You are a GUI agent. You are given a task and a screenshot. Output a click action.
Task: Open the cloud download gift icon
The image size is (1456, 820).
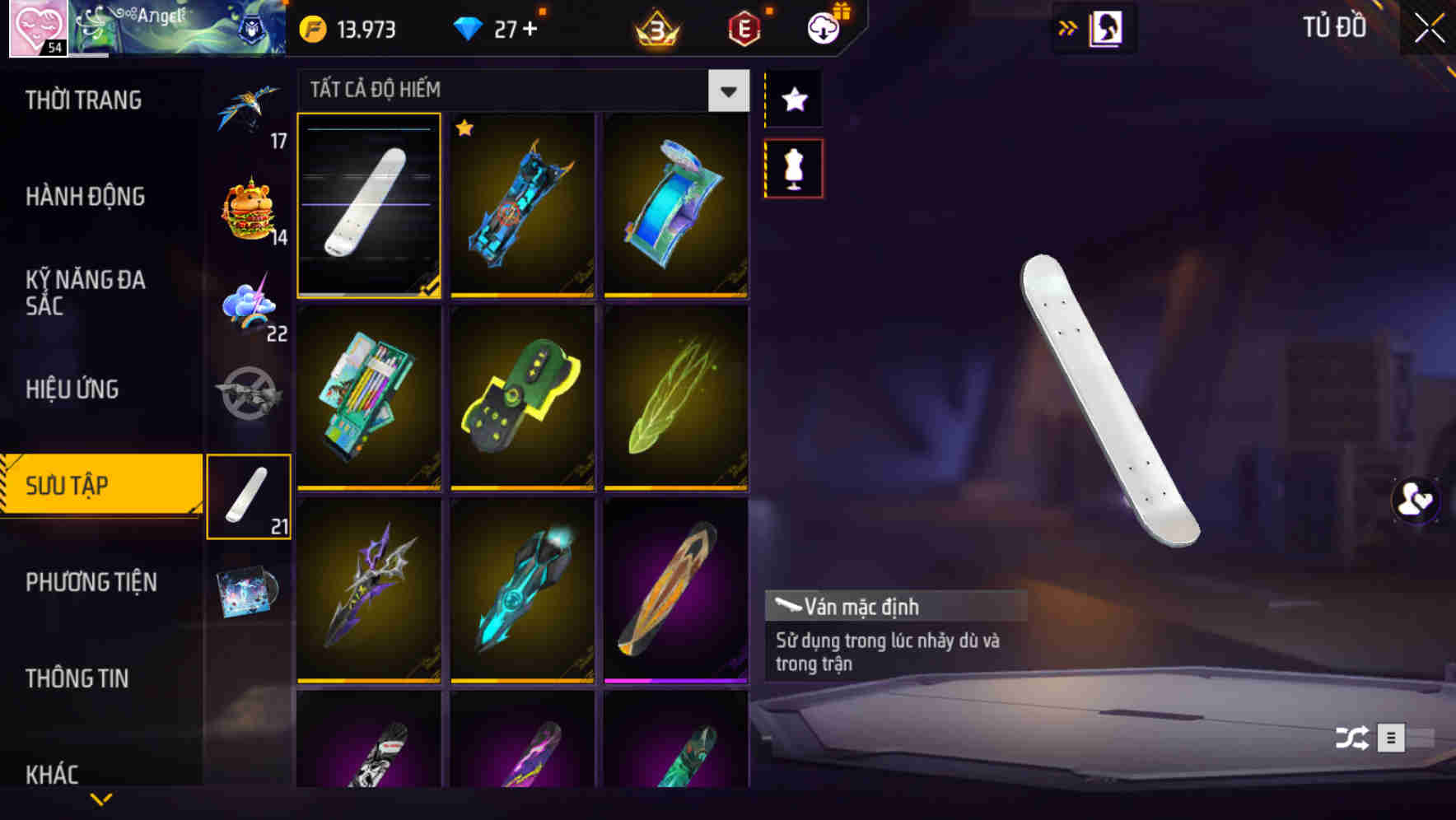[826, 26]
